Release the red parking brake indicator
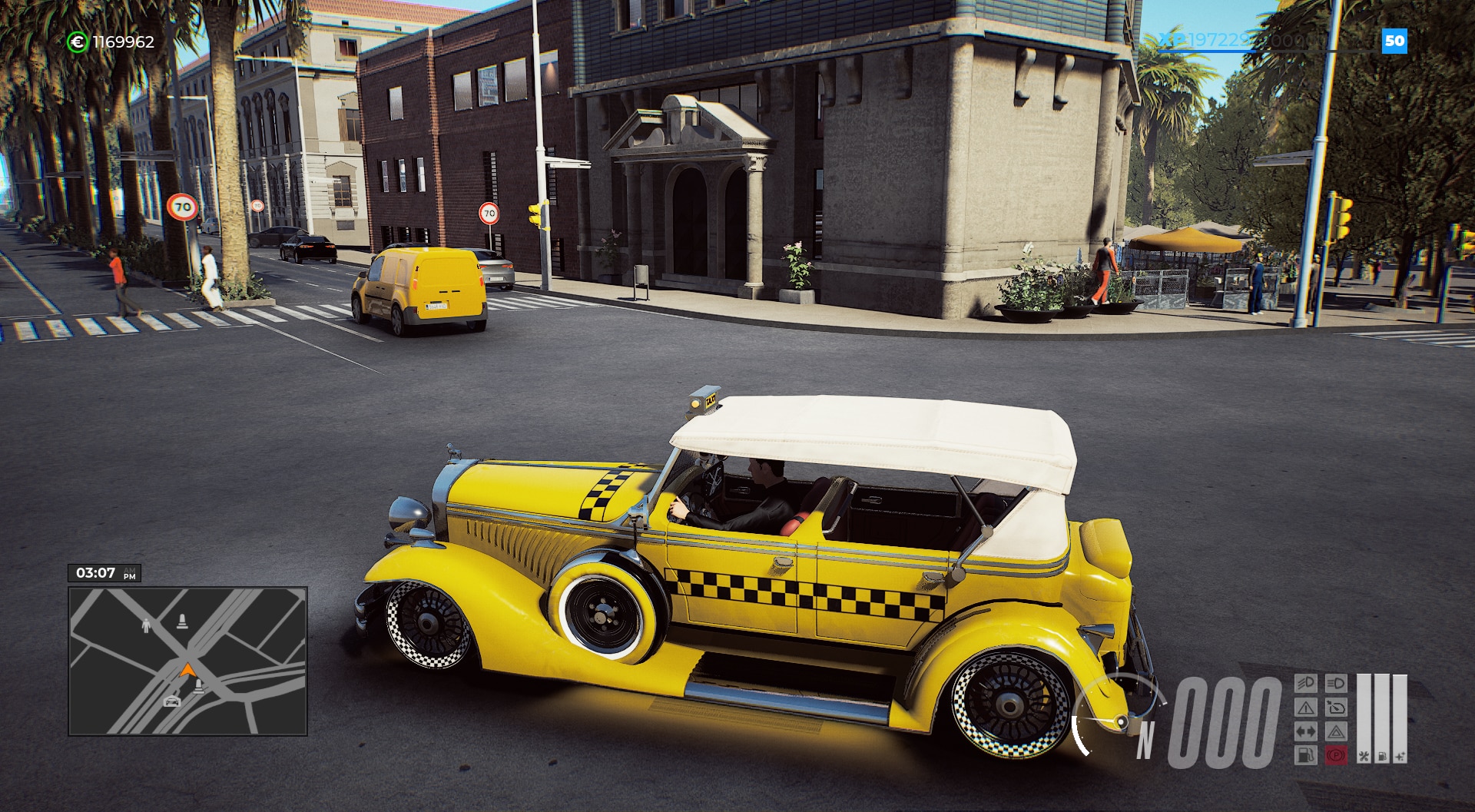 click(x=1336, y=755)
